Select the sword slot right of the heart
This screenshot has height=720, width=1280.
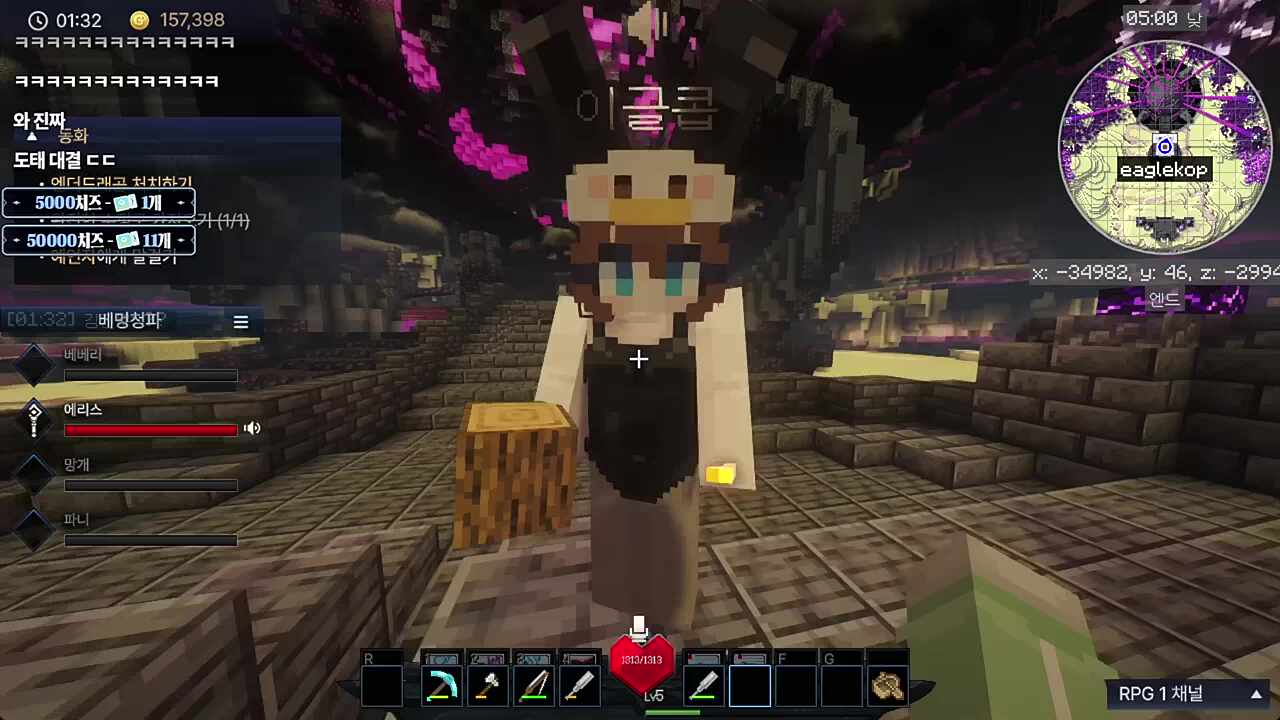(704, 686)
